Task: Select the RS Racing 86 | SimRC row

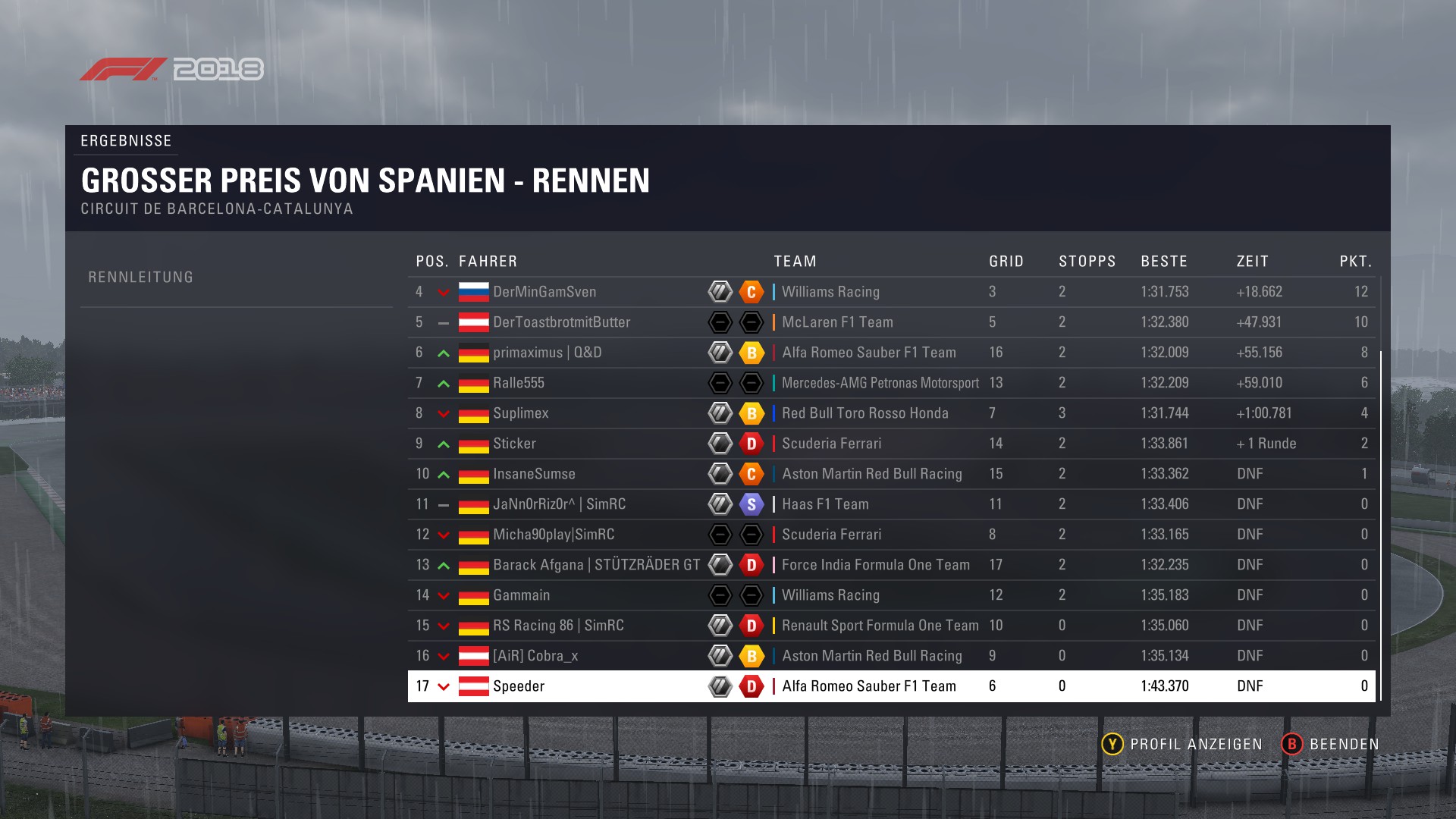Action: pos(558,626)
